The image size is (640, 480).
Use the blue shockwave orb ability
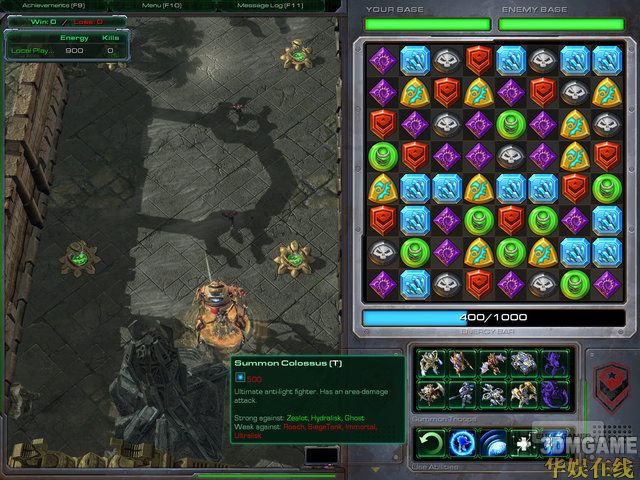494,442
